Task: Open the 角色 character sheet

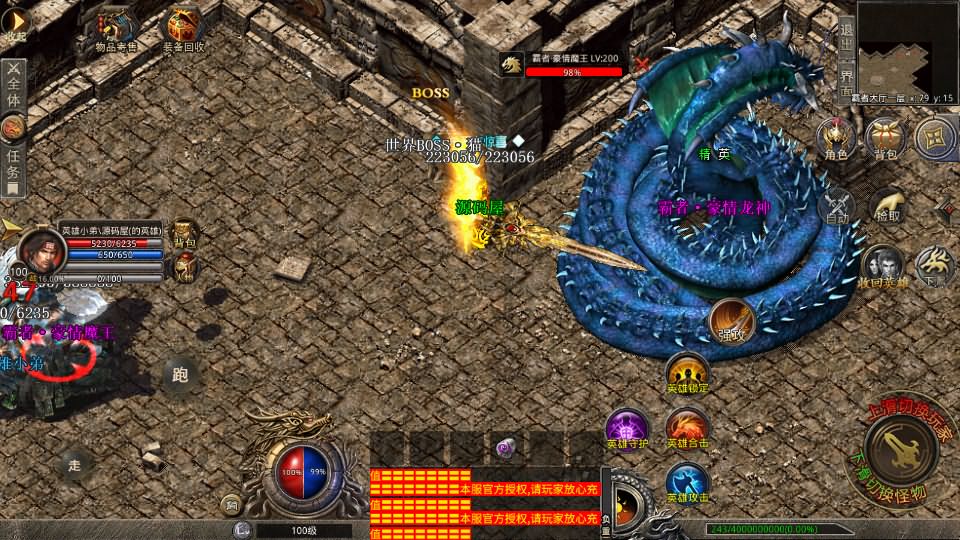Action: pyautogui.click(x=834, y=139)
